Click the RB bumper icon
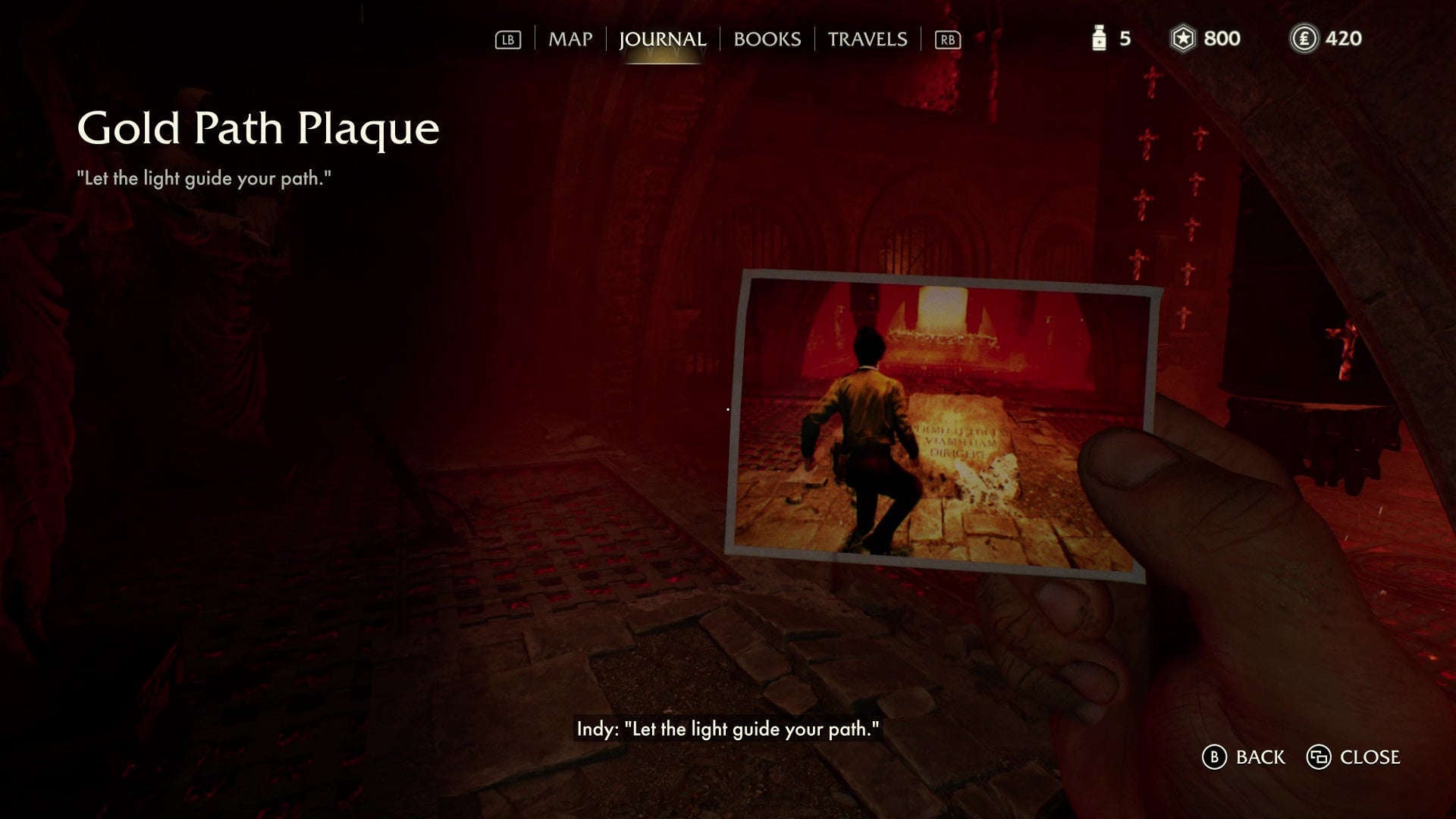This screenshot has width=1456, height=819. pyautogui.click(x=946, y=39)
